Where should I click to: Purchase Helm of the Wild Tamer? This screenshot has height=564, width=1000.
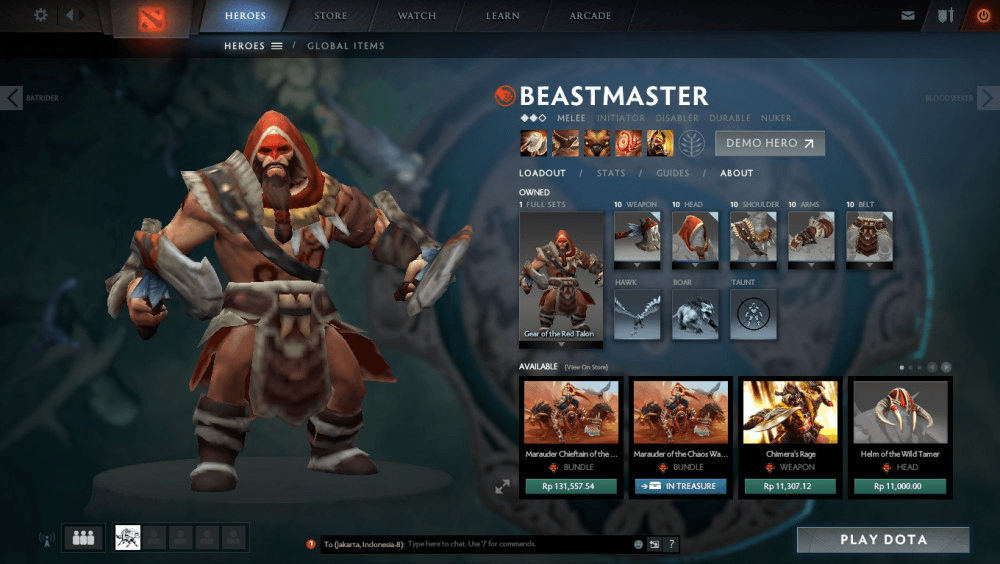[x=899, y=486]
